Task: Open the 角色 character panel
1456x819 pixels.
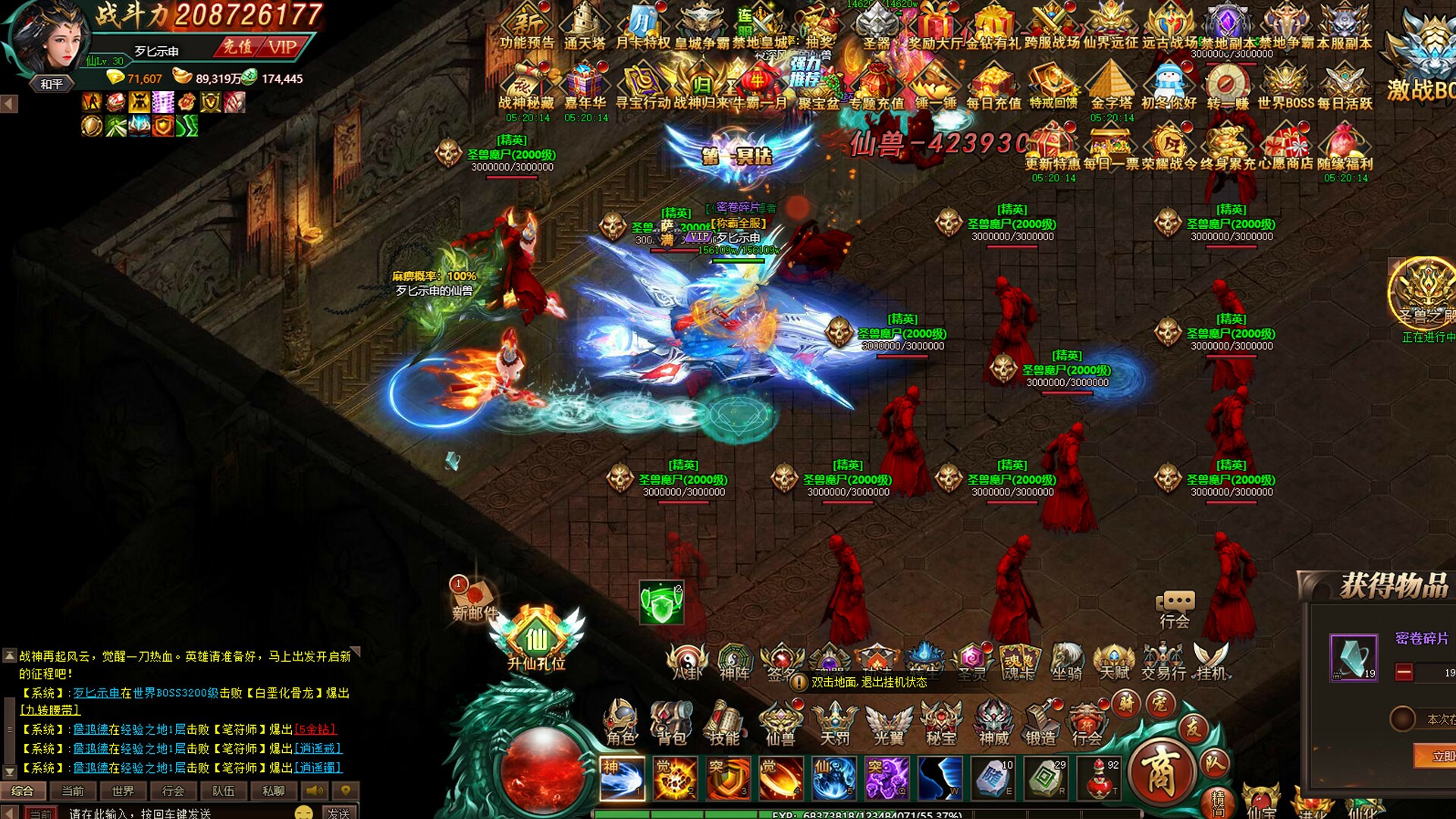Action: point(620,721)
